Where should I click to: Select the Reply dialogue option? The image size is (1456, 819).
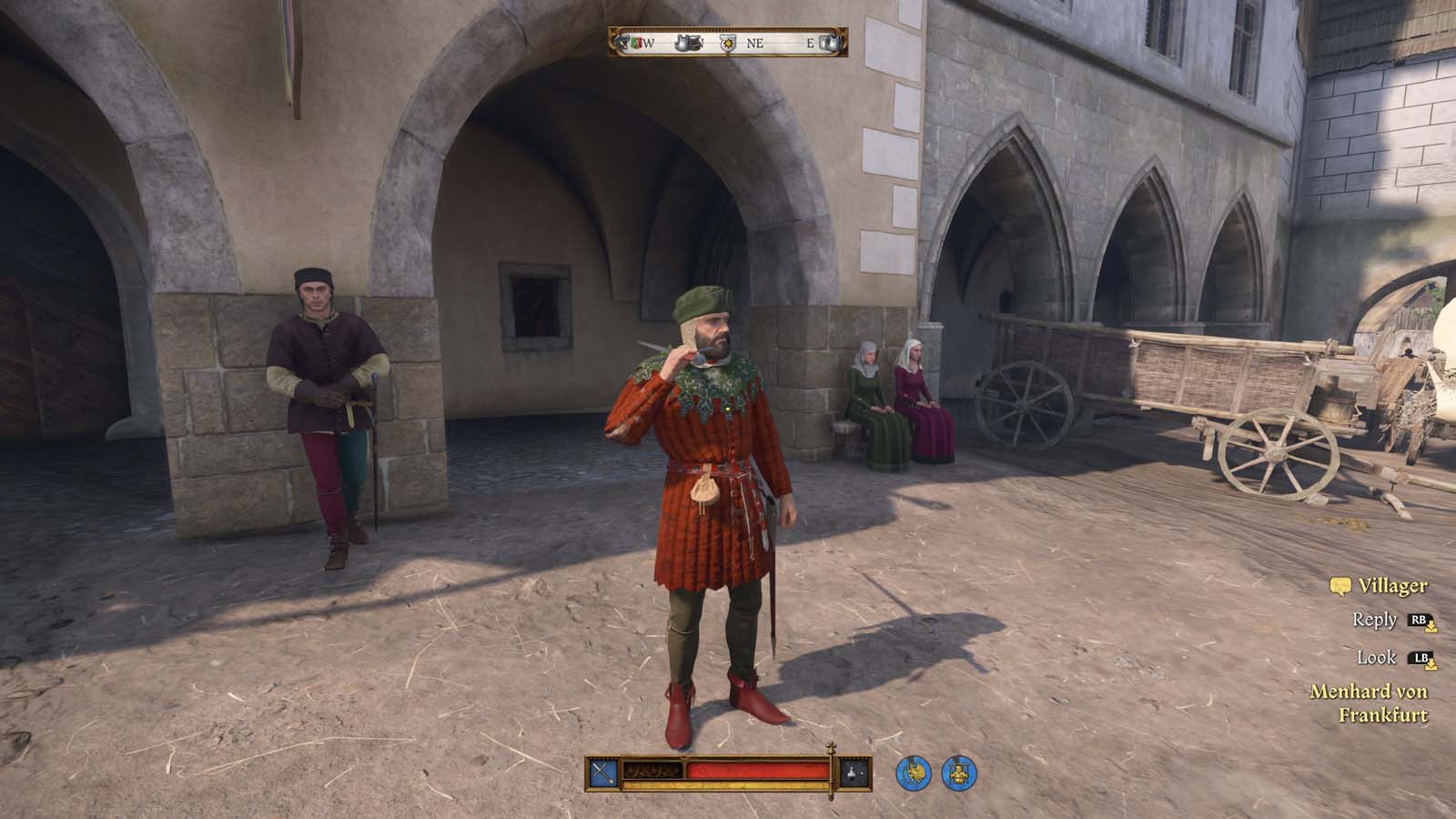tap(1375, 620)
